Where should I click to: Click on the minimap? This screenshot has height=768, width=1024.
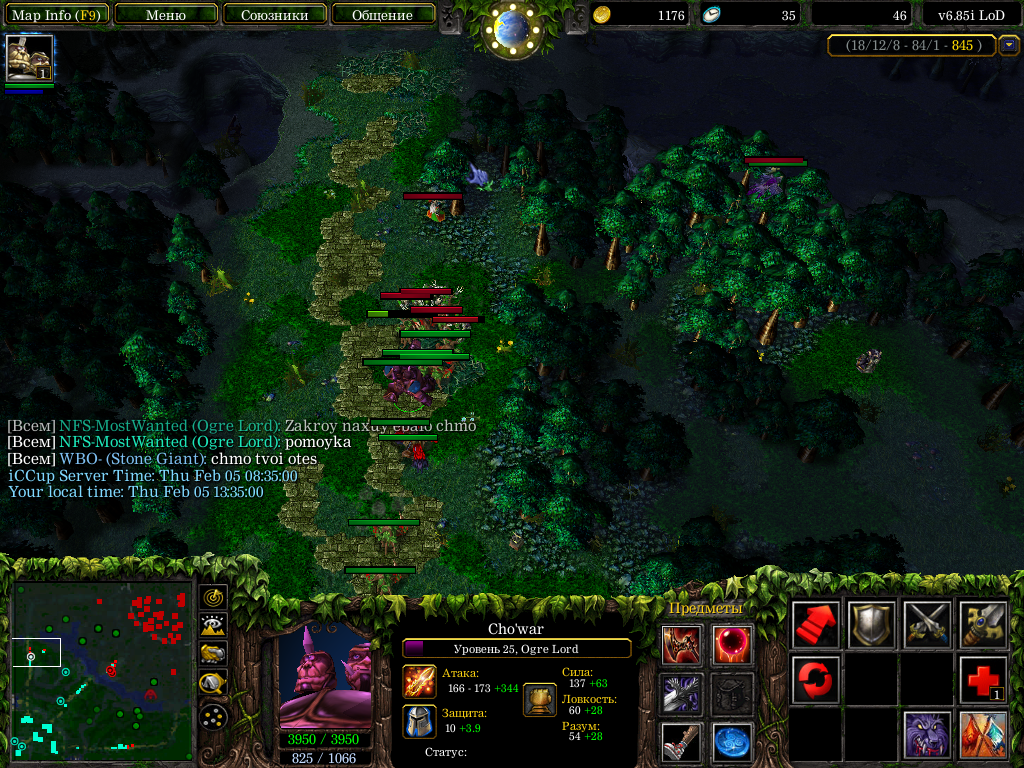[102, 665]
